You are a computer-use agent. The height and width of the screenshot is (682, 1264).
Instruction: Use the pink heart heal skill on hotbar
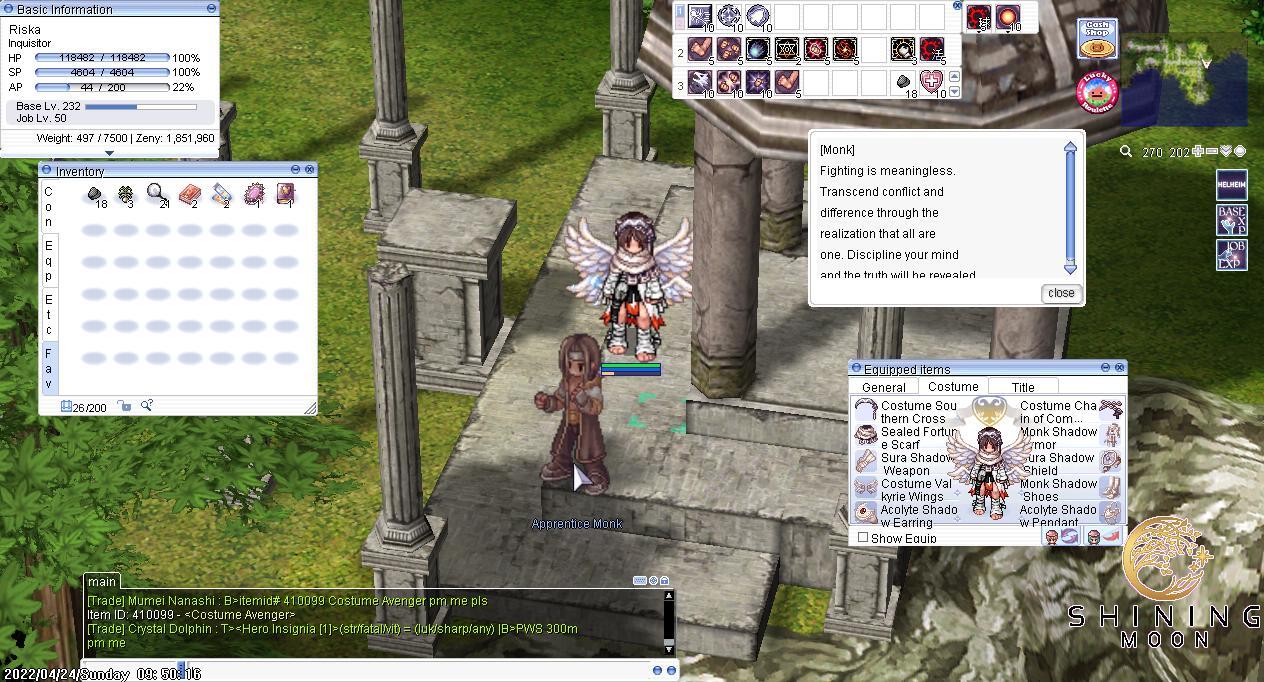point(932,82)
